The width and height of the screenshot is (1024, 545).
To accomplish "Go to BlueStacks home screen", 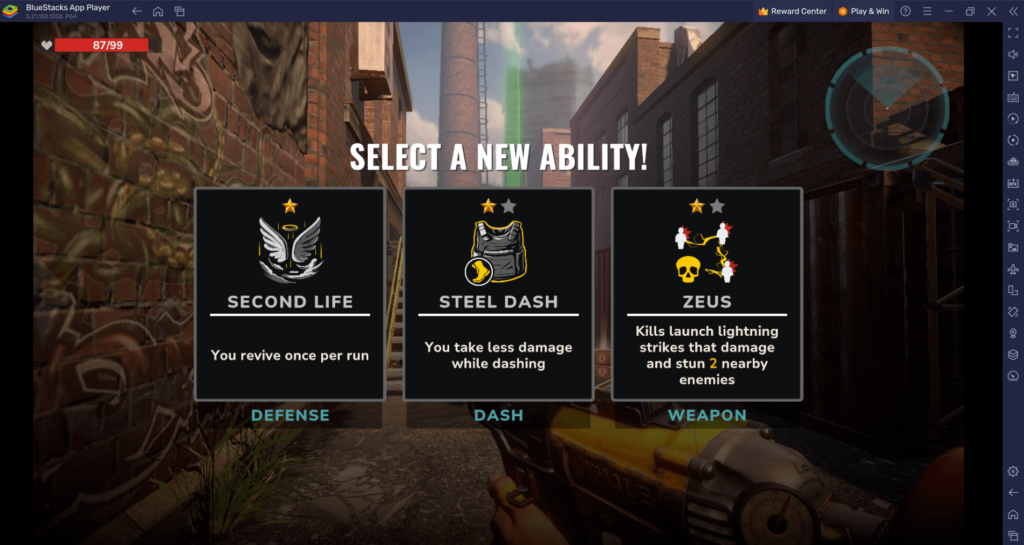I will point(158,11).
